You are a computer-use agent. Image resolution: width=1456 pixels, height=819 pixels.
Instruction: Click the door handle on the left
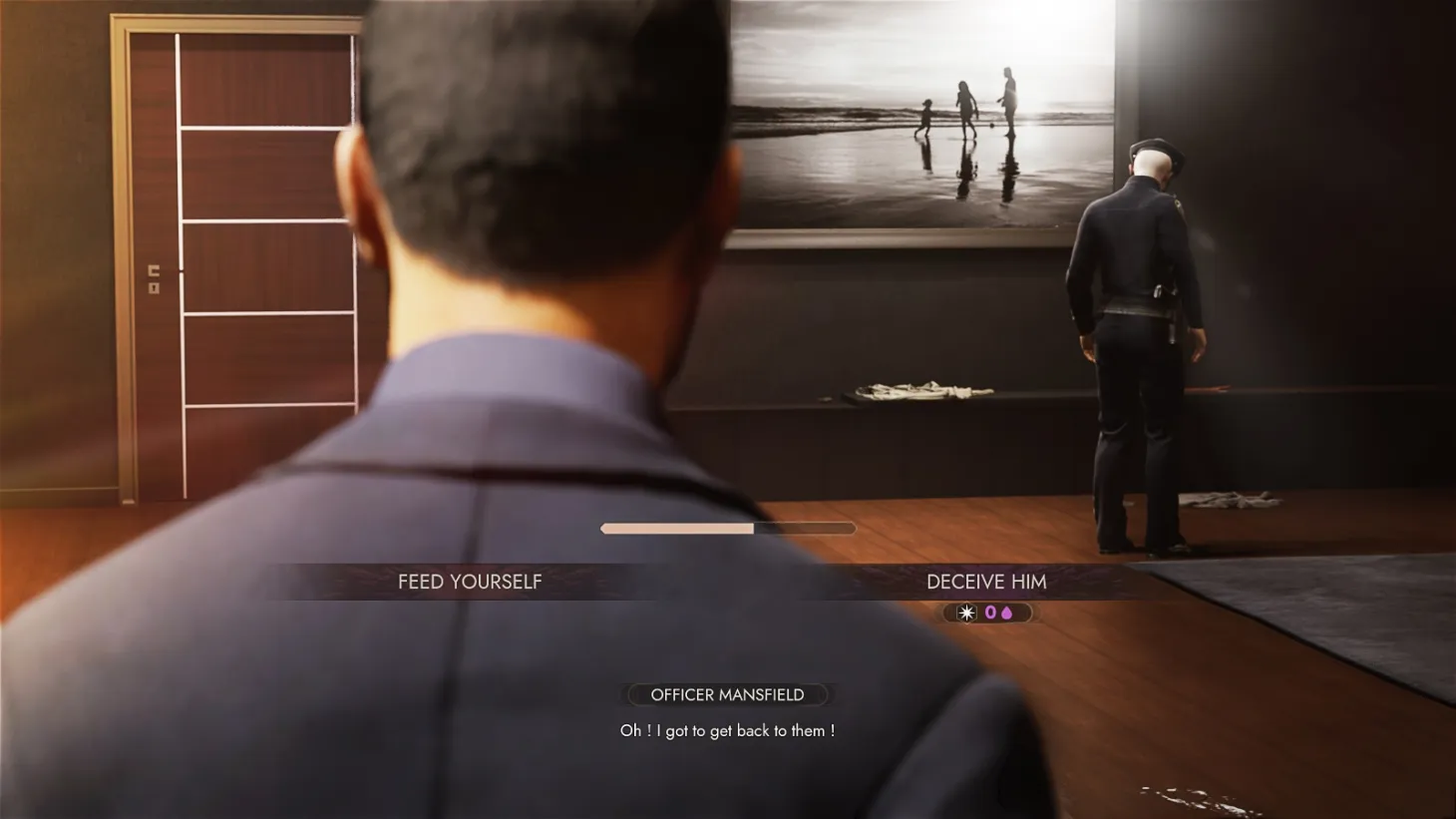[155, 271]
